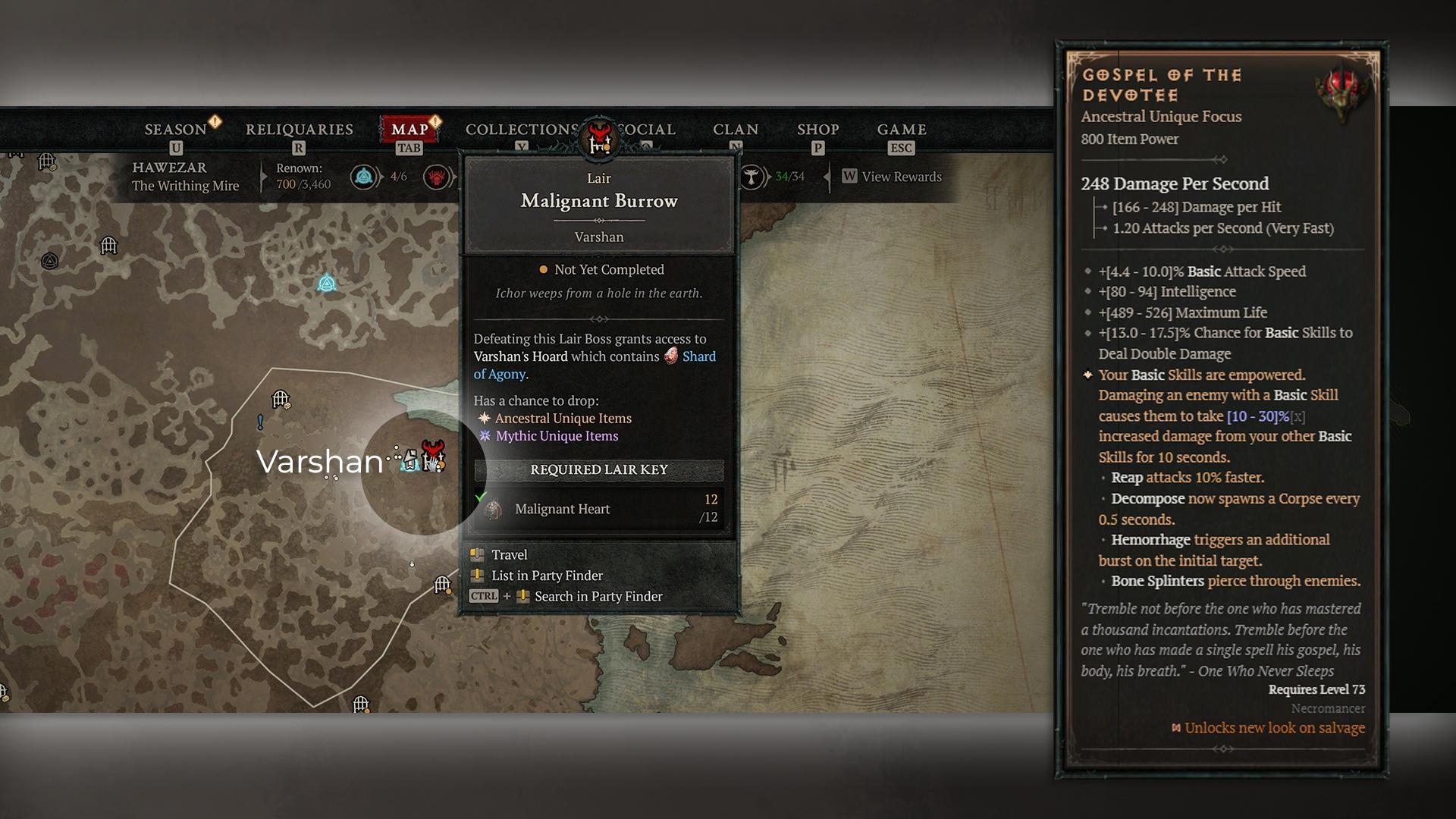Switch to the Collections tab

[x=520, y=129]
